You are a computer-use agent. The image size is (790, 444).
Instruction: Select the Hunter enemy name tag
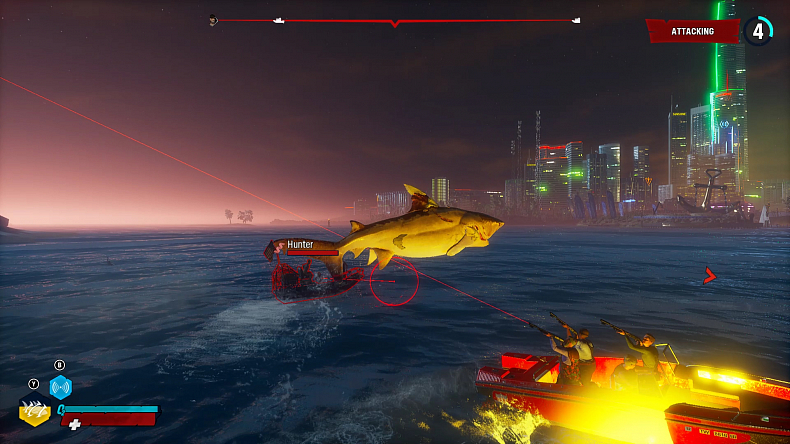click(x=300, y=244)
